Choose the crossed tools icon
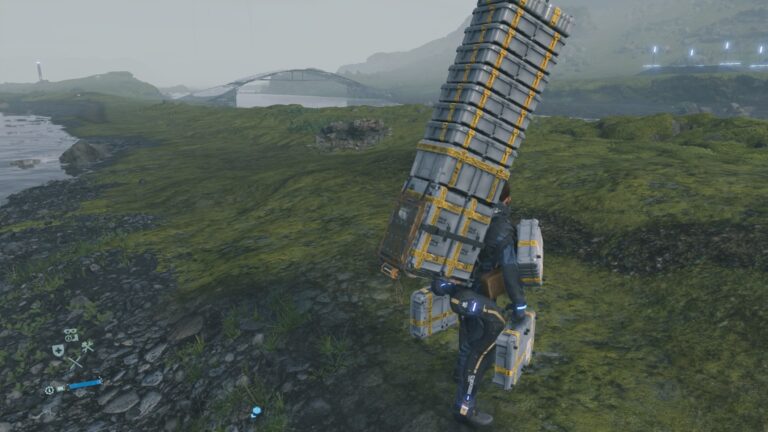 coord(87,347)
